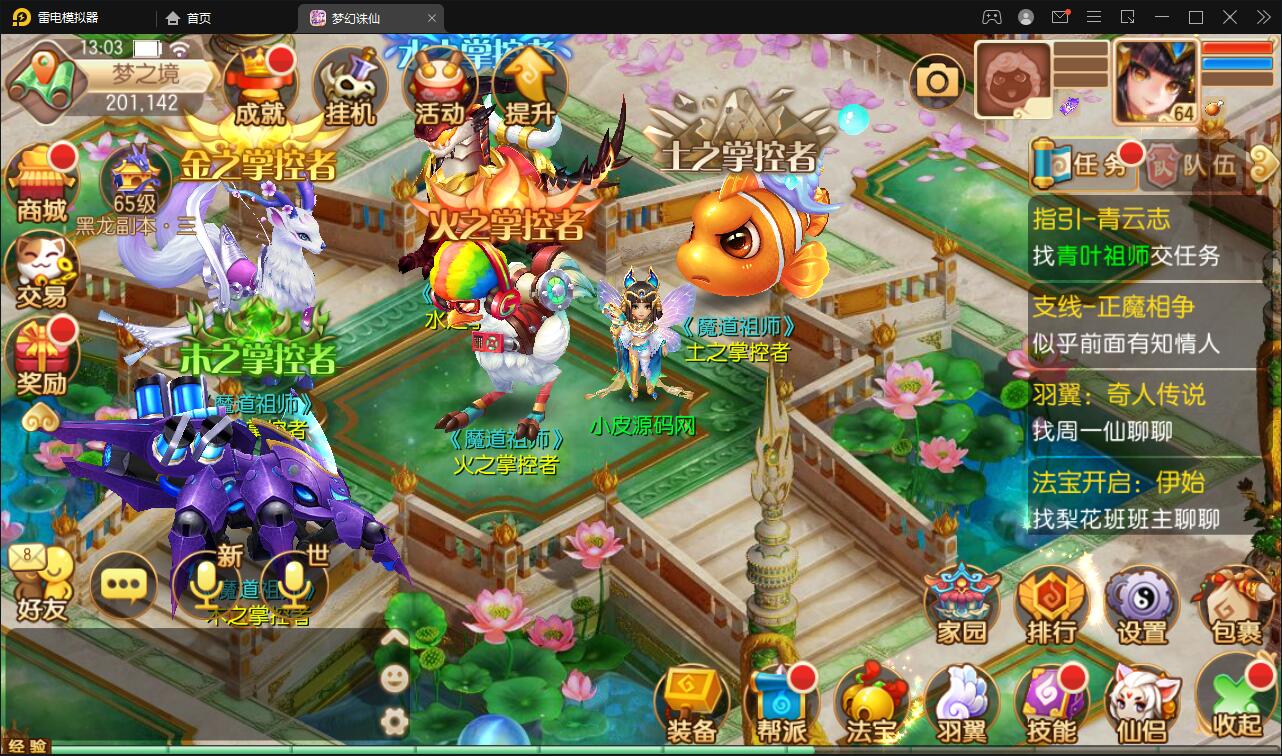Open the 技能 skills menu

(x=1051, y=705)
